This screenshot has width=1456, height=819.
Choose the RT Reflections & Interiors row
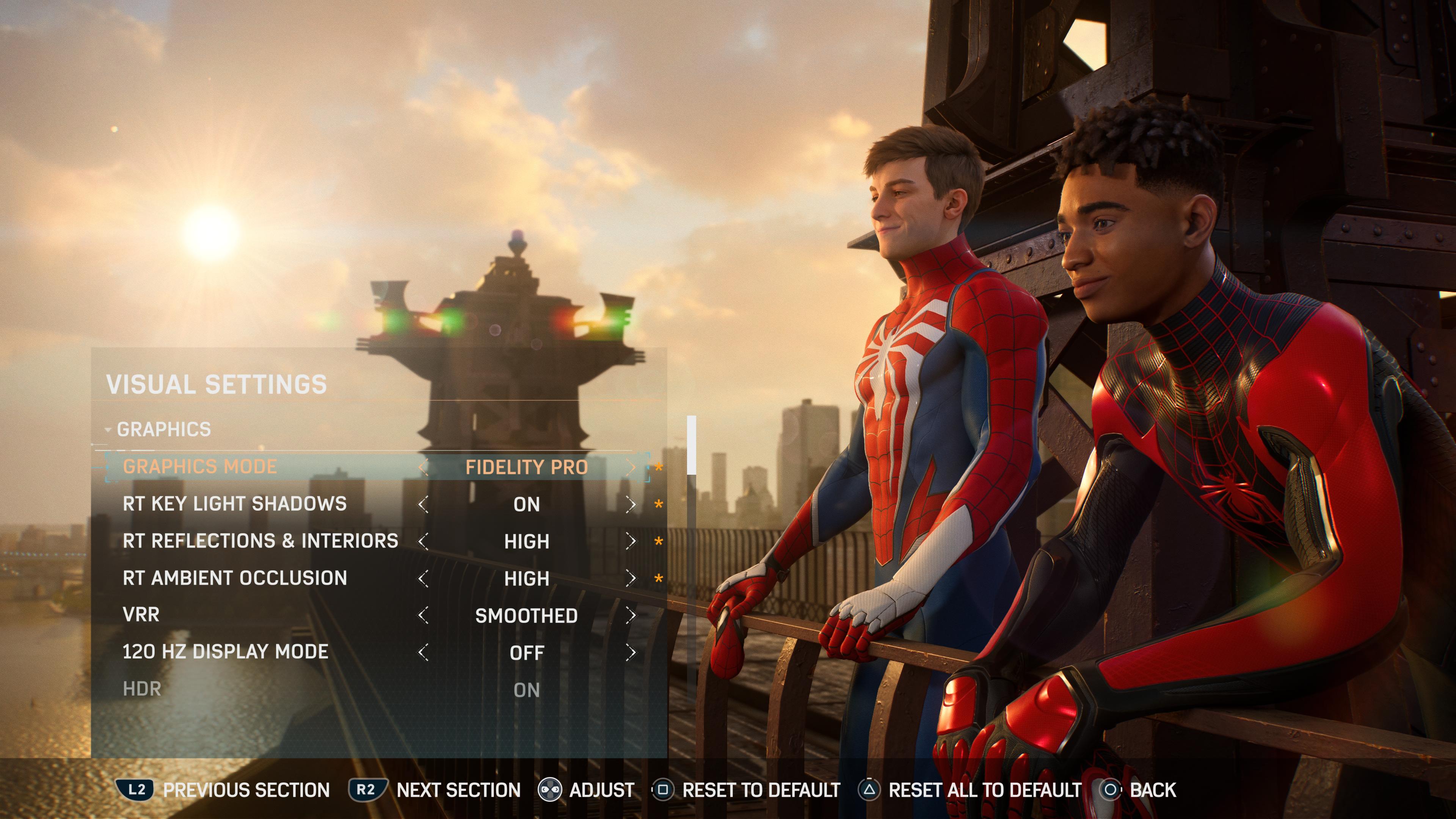[260, 541]
